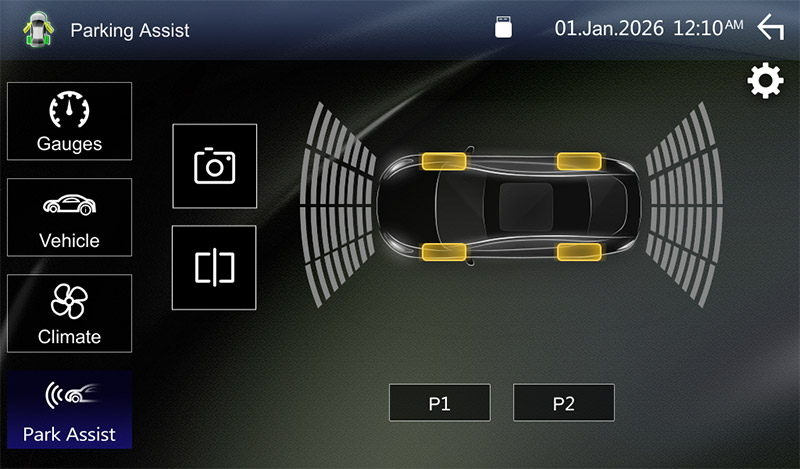Click the storage device icon in top bar

(505, 28)
